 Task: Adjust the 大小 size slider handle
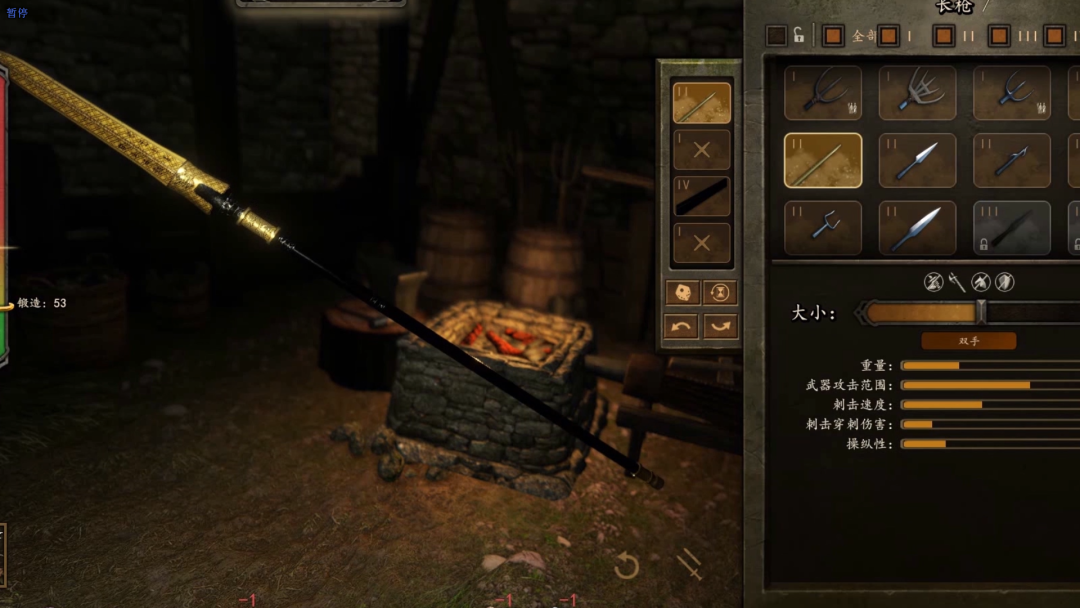[981, 313]
